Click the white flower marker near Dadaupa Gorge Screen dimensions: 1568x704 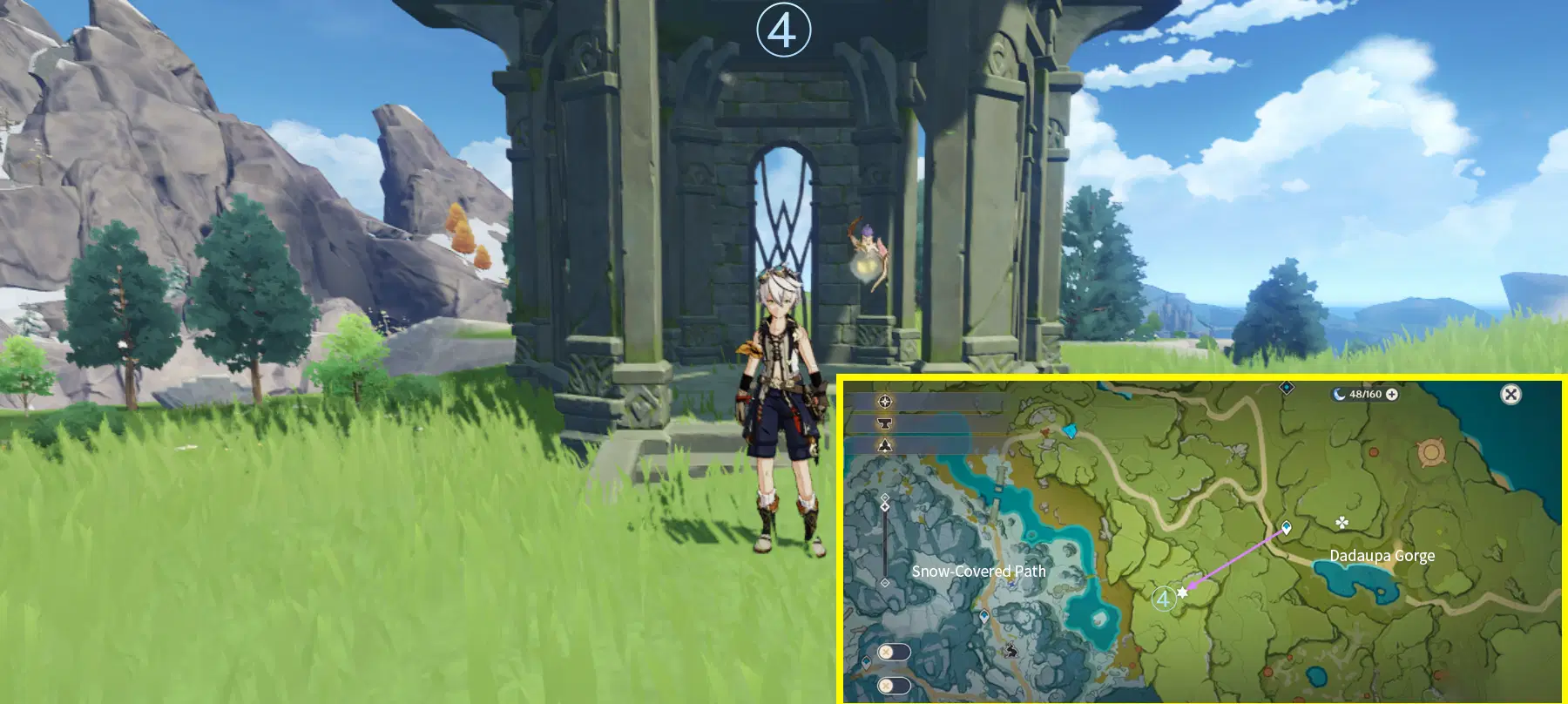[1342, 522]
